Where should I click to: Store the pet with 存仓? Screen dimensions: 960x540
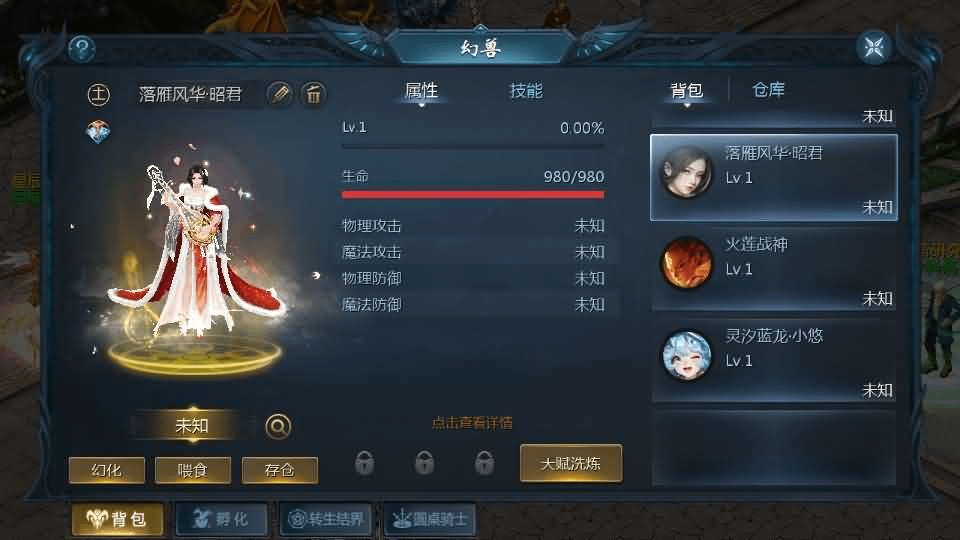coord(280,470)
